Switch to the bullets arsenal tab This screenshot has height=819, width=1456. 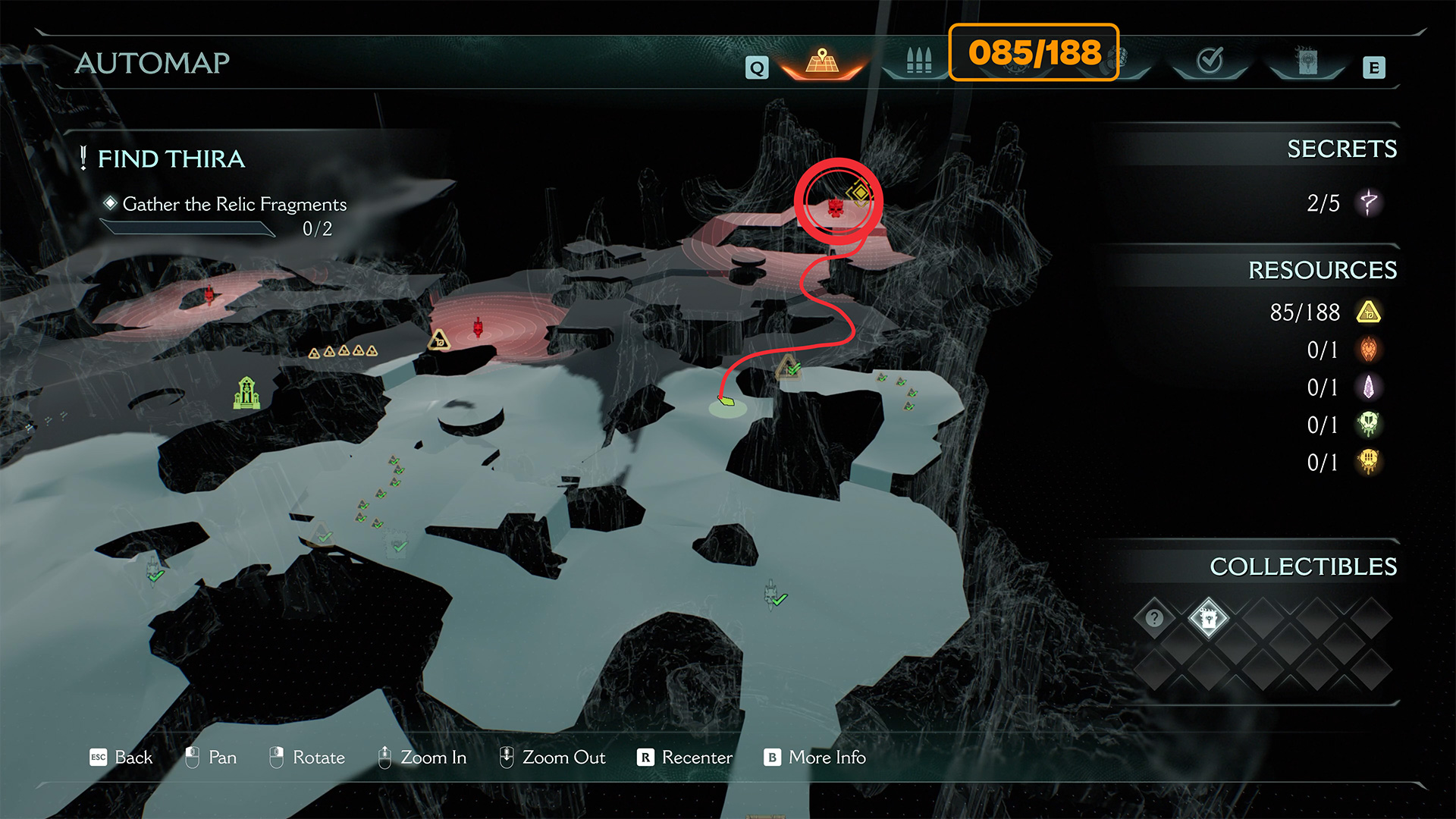[x=918, y=61]
